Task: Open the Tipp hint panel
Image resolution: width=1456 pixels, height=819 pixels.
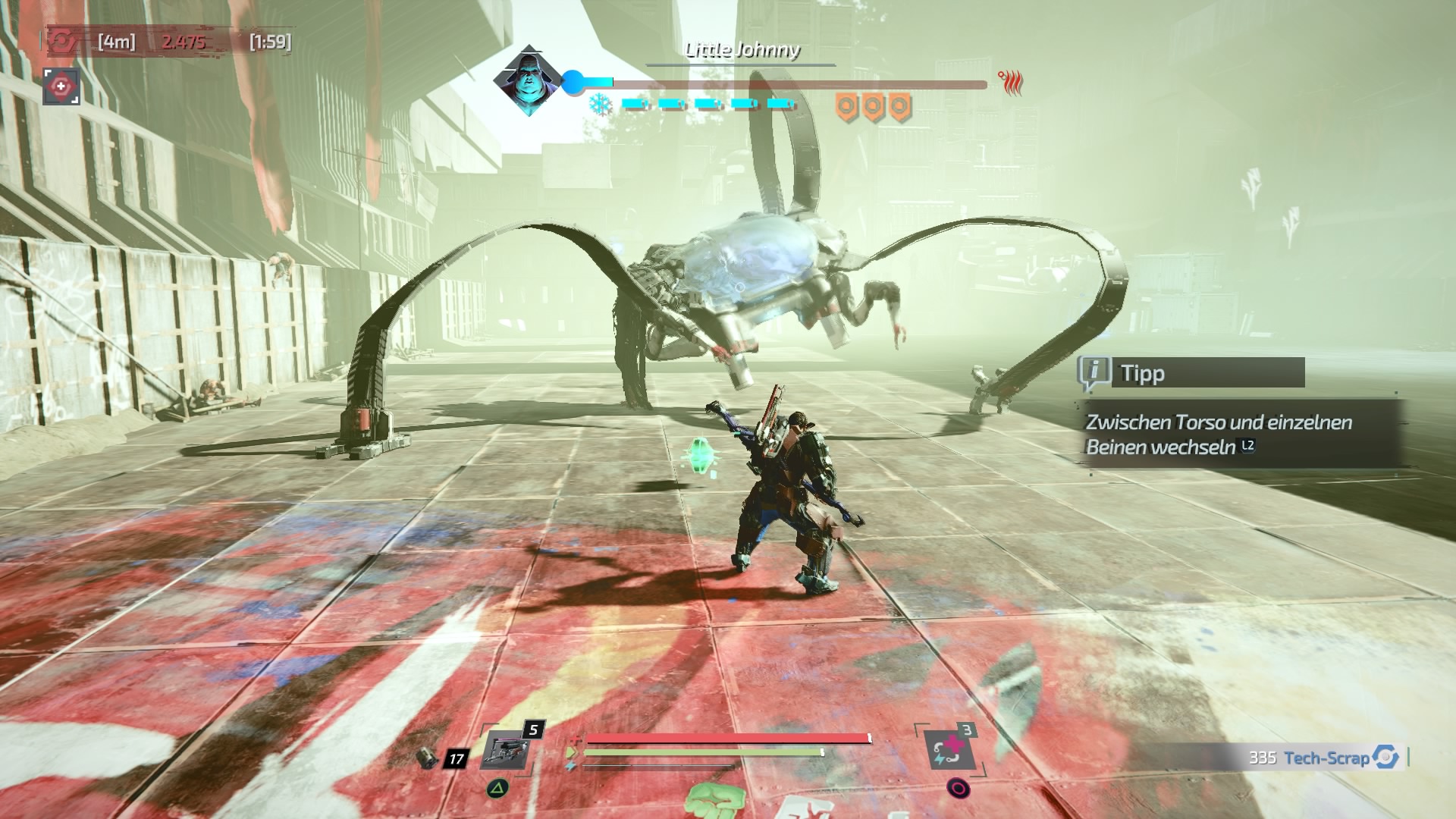Action: pyautogui.click(x=1191, y=373)
